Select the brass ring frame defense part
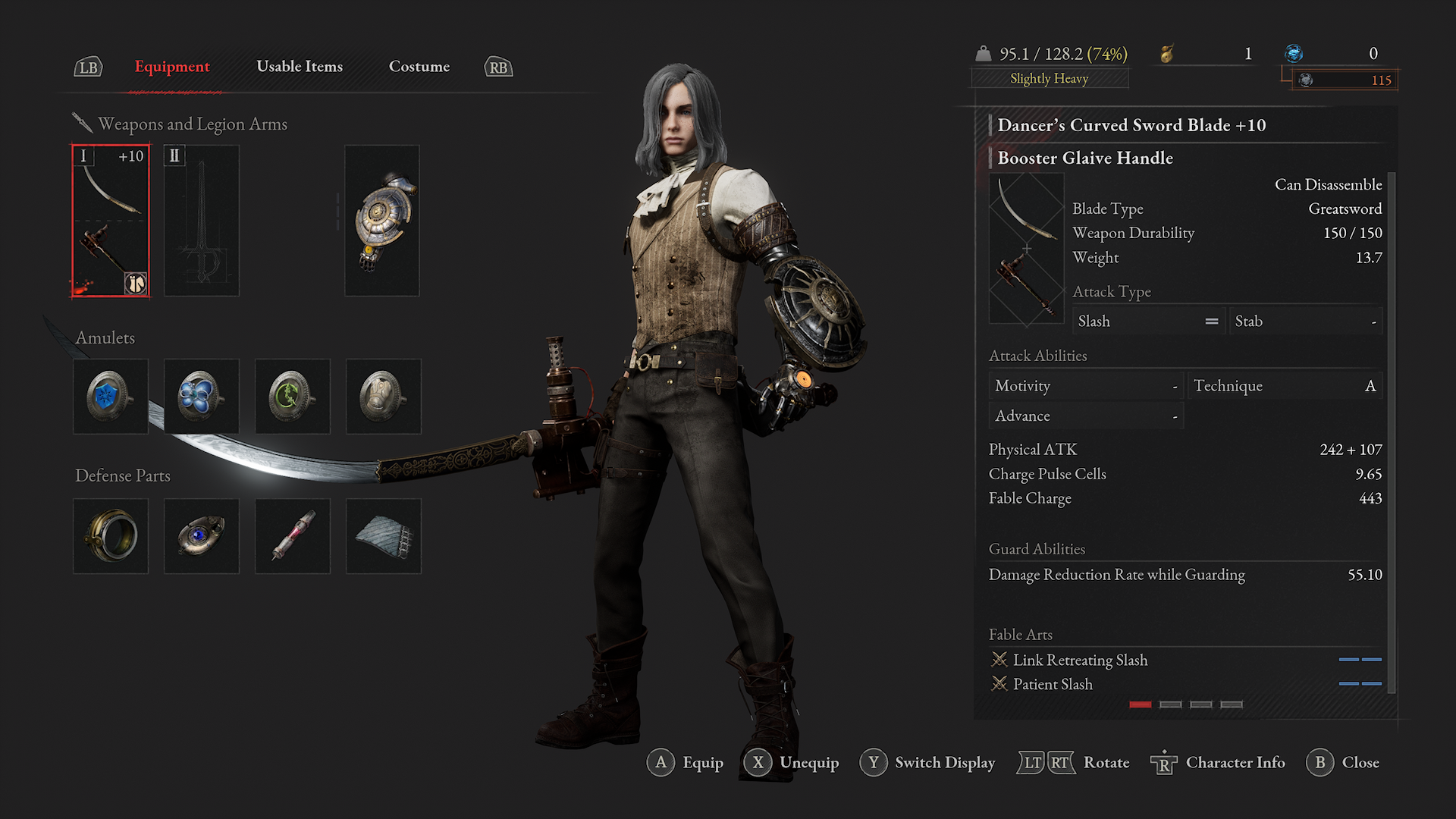The width and height of the screenshot is (1456, 819). point(111,536)
